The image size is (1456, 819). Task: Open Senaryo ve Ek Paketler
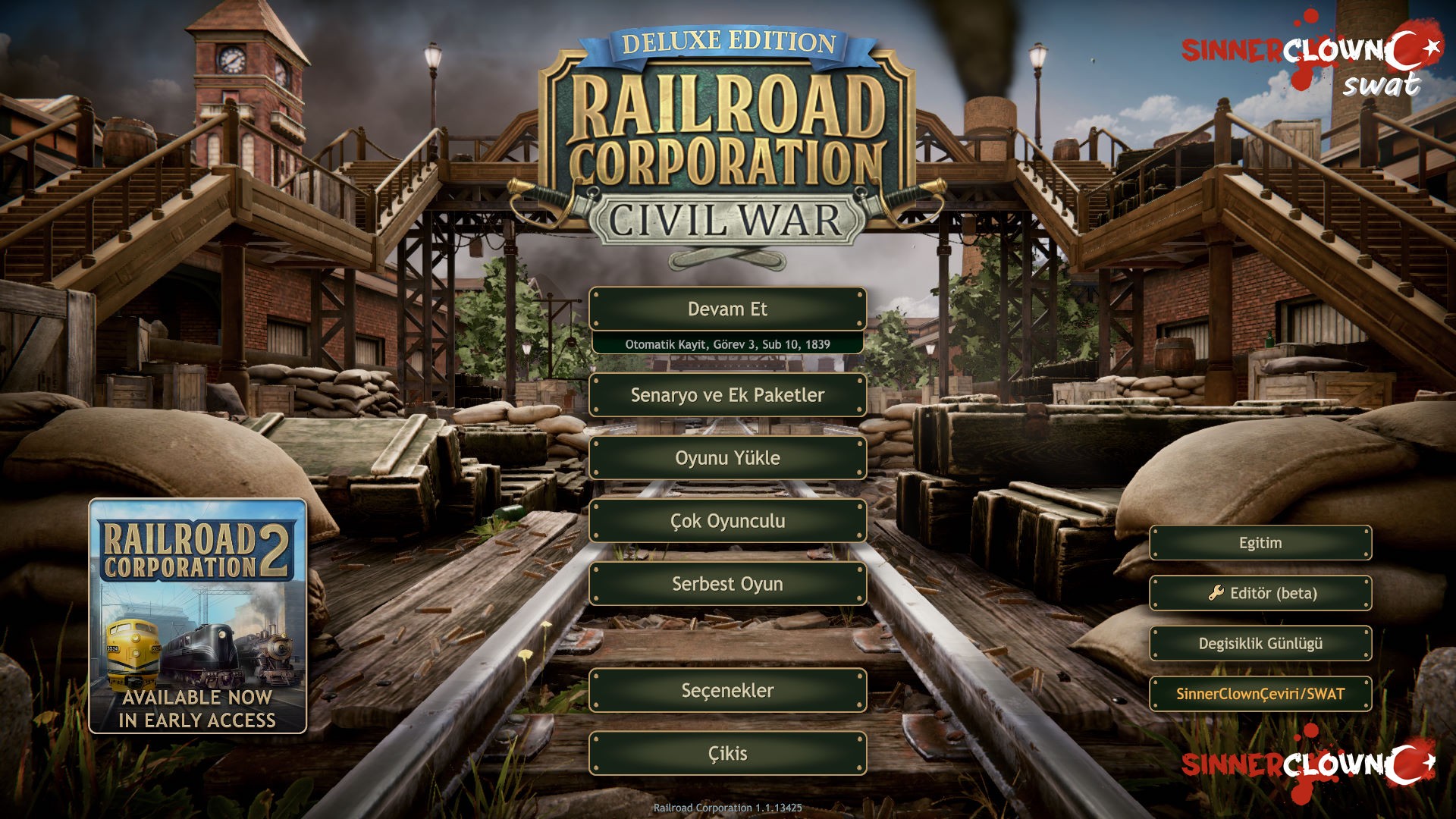tap(726, 395)
